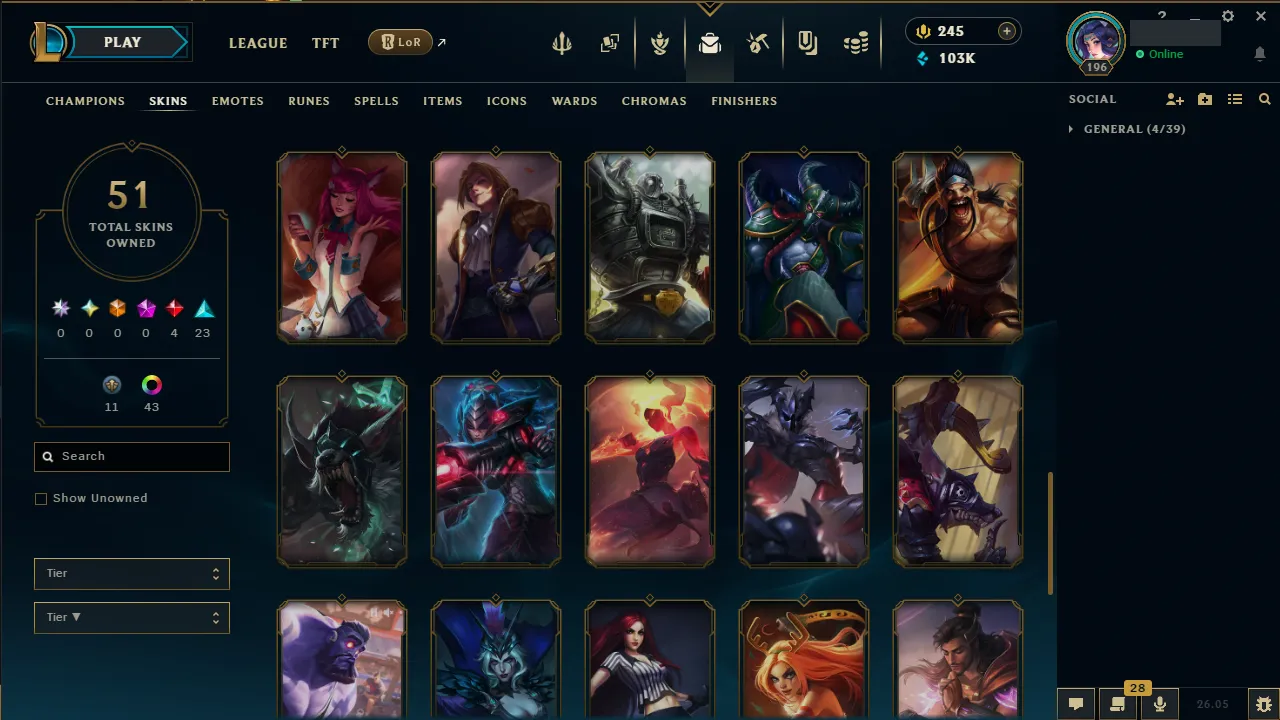1280x720 pixels.
Task: Toggle the notification bell
Action: click(1260, 54)
